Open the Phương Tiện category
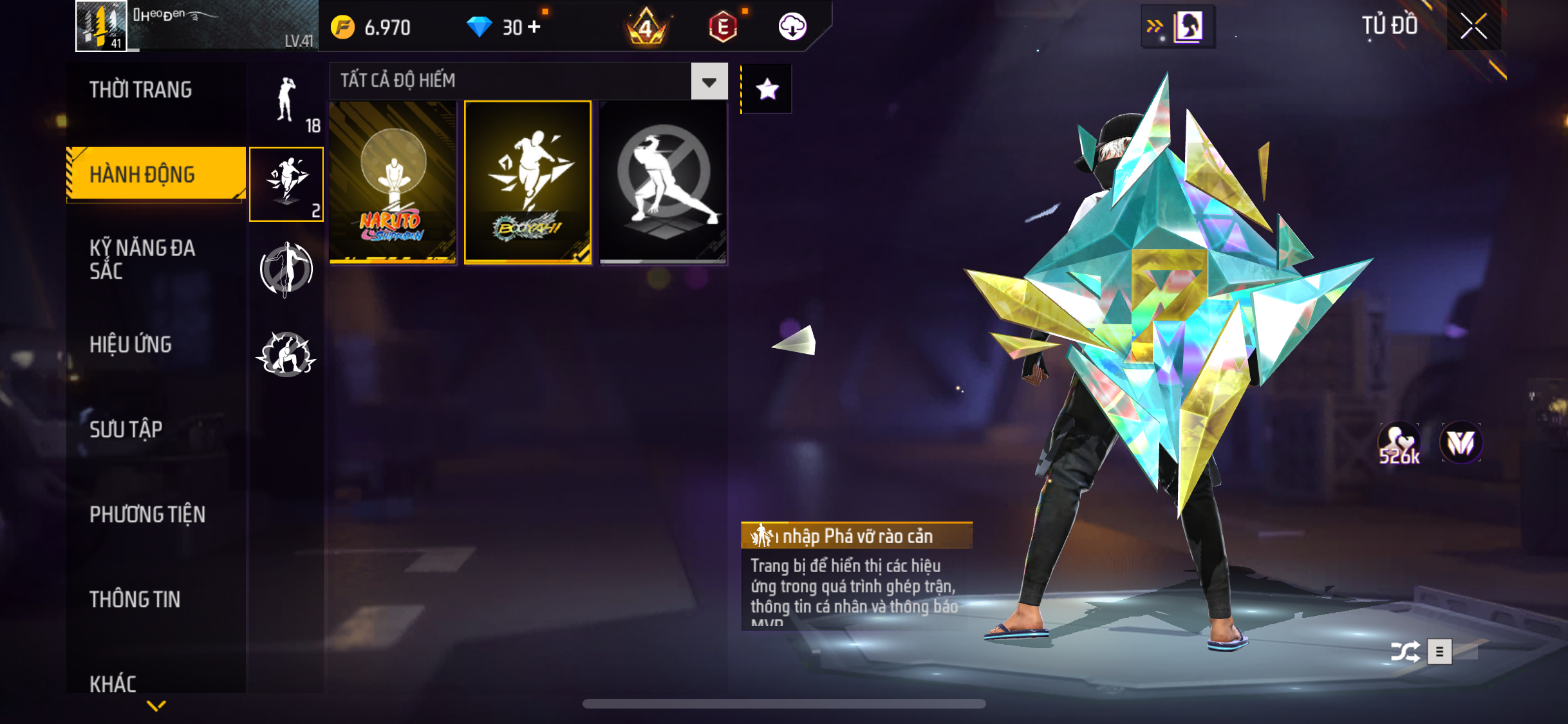This screenshot has height=724, width=1568. click(147, 514)
